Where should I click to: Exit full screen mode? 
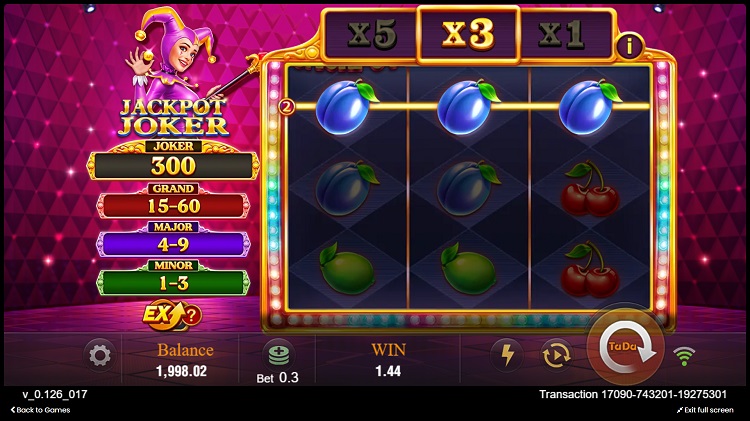(708, 410)
